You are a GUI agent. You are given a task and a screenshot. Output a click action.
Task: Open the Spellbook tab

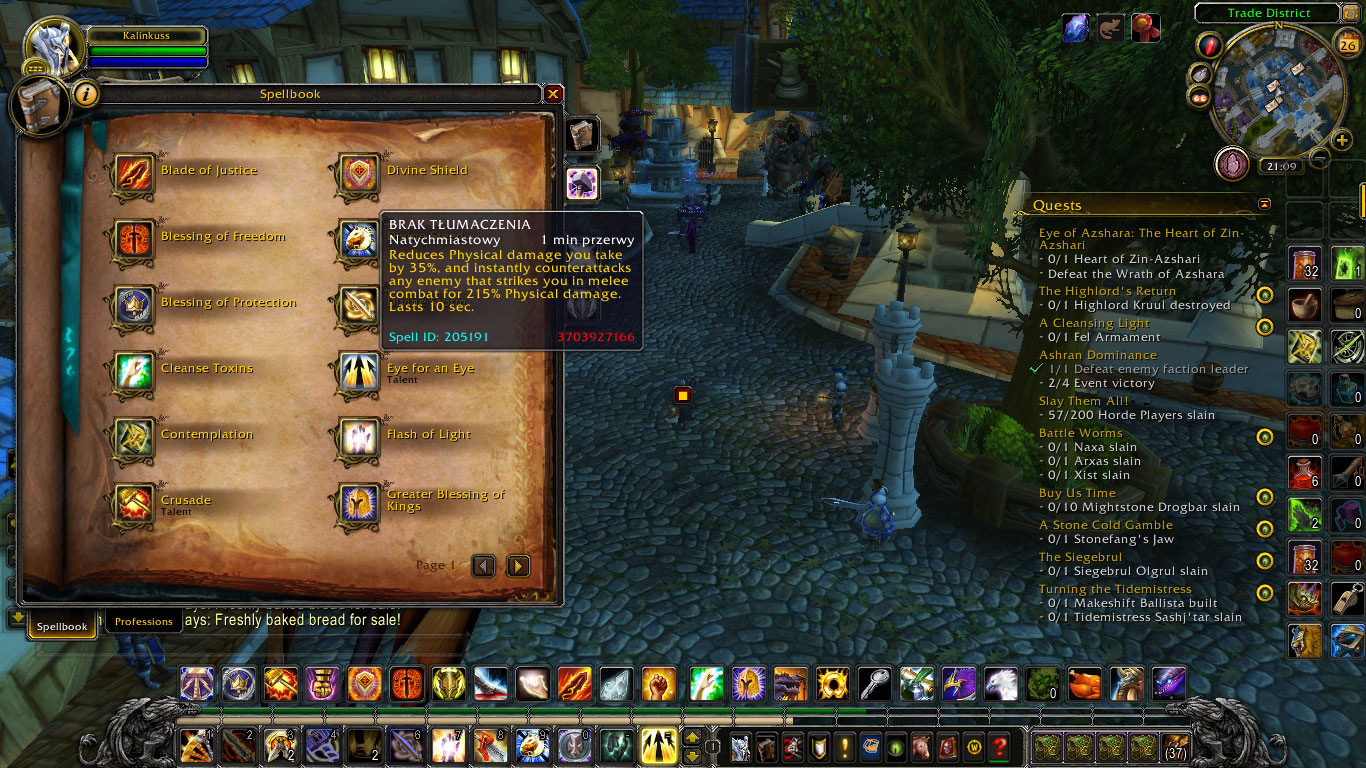click(61, 625)
